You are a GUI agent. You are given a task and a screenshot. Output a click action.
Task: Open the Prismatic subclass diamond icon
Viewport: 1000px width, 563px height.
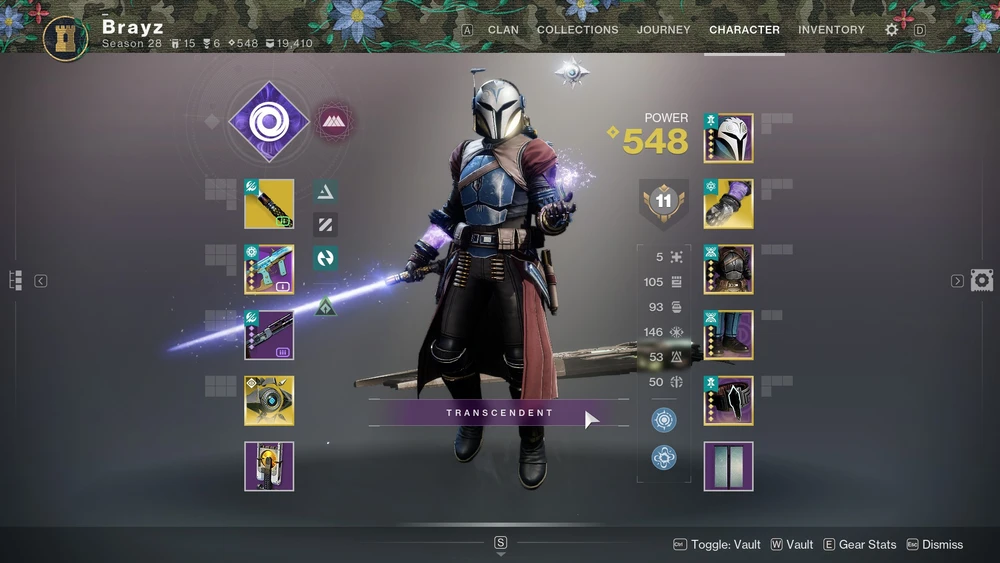click(x=267, y=123)
